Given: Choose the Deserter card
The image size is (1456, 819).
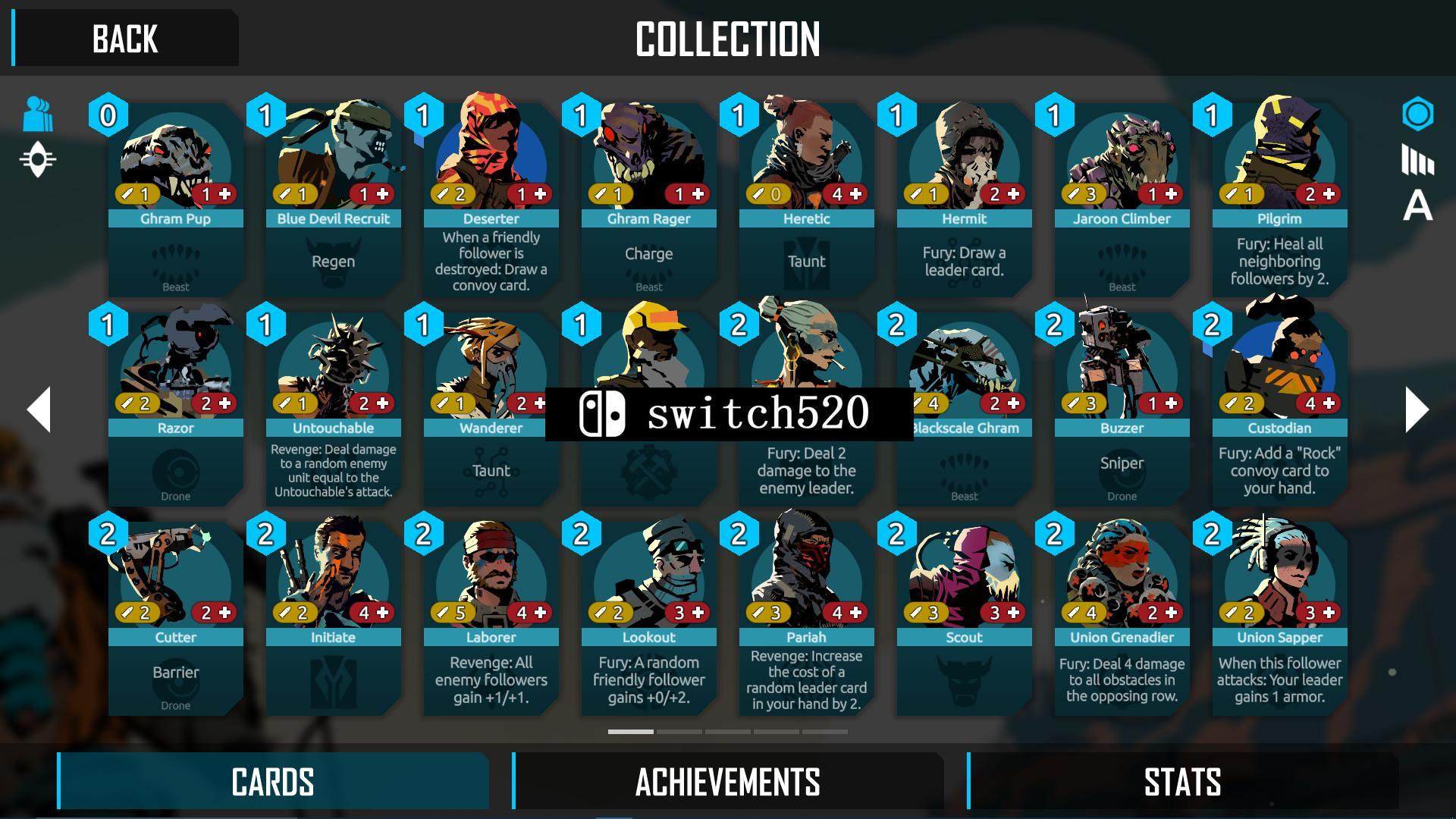Looking at the screenshot, I should (491, 201).
